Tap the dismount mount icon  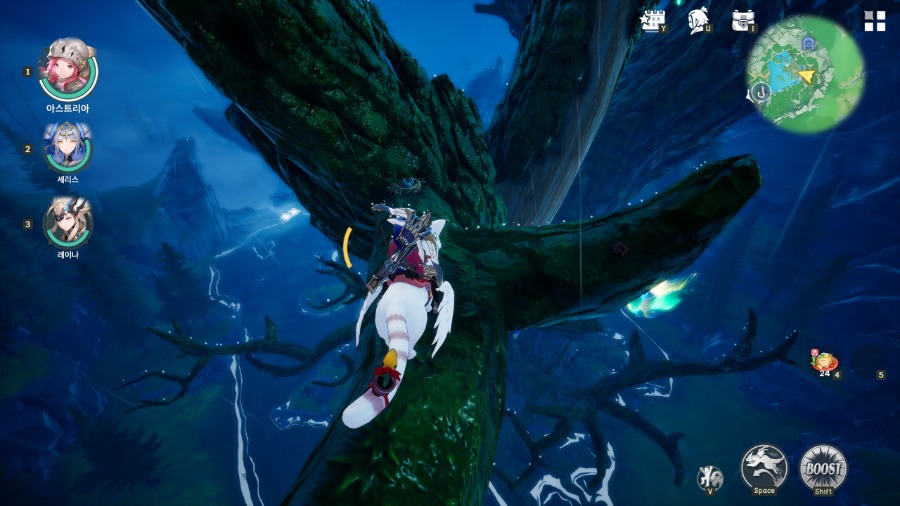[x=710, y=477]
